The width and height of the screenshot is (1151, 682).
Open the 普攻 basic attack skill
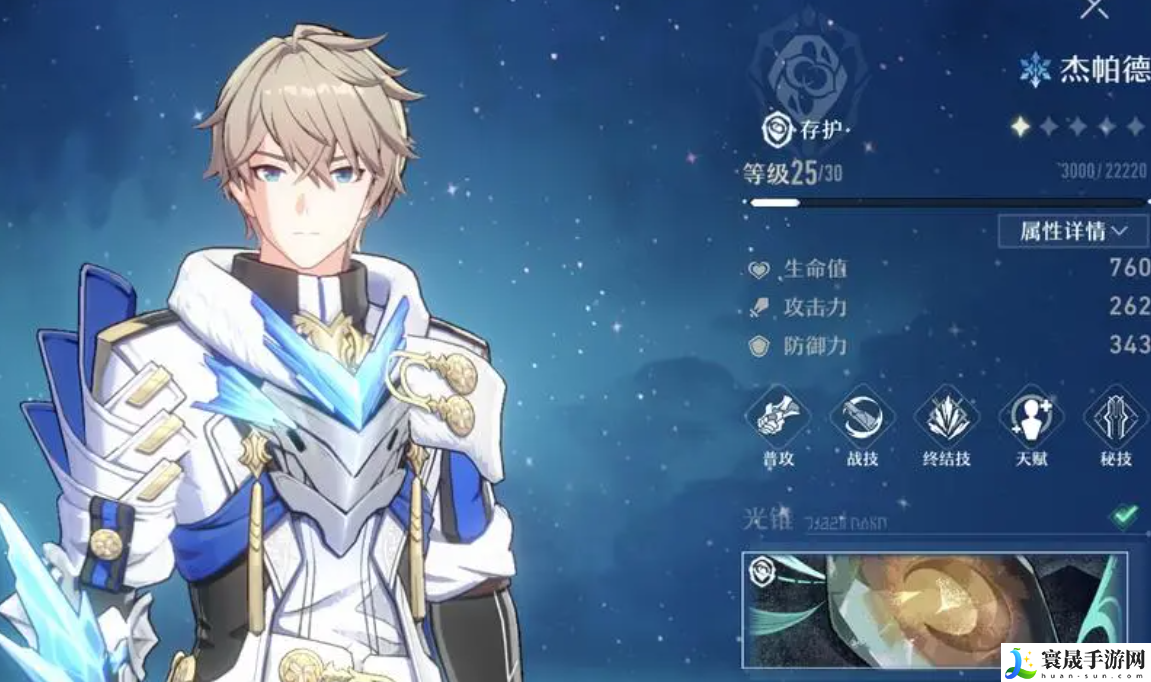point(777,417)
